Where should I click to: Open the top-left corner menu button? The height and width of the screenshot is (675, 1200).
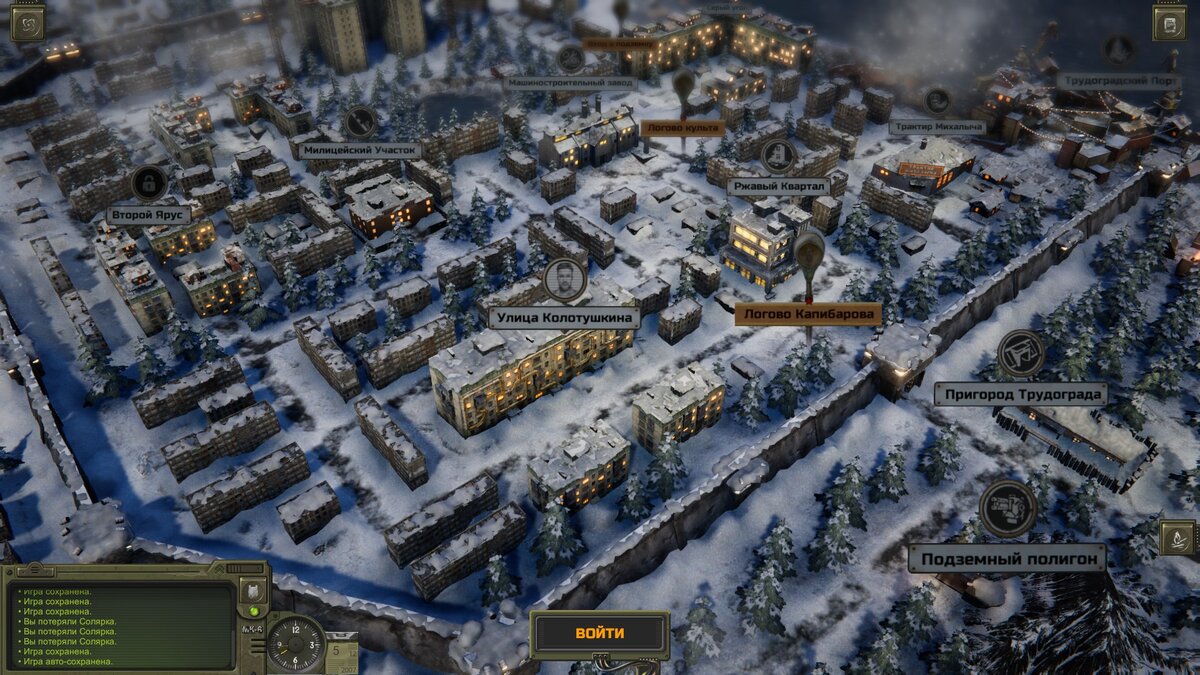point(26,22)
